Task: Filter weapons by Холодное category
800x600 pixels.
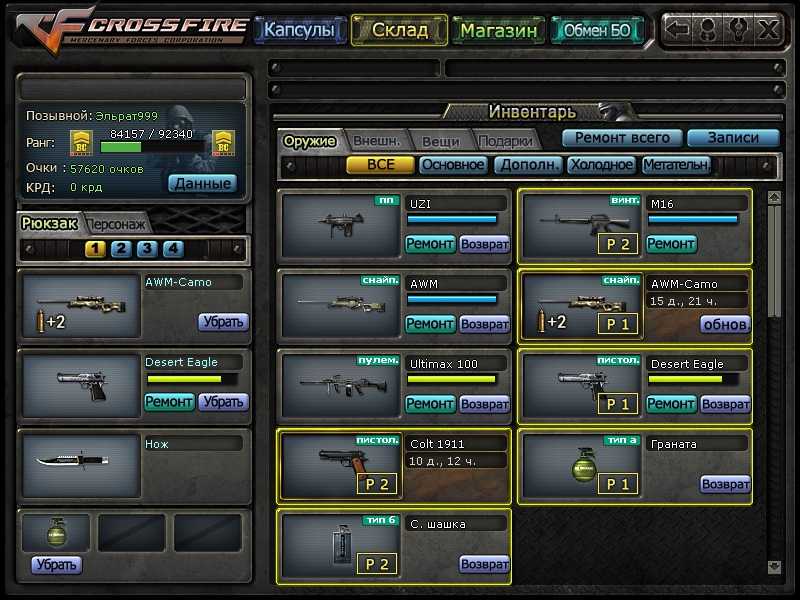Action: [601, 165]
